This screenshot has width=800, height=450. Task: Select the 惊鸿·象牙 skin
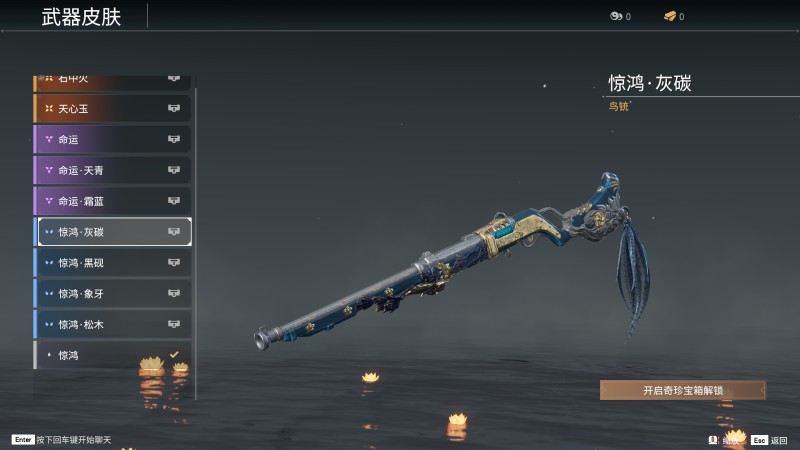point(112,294)
